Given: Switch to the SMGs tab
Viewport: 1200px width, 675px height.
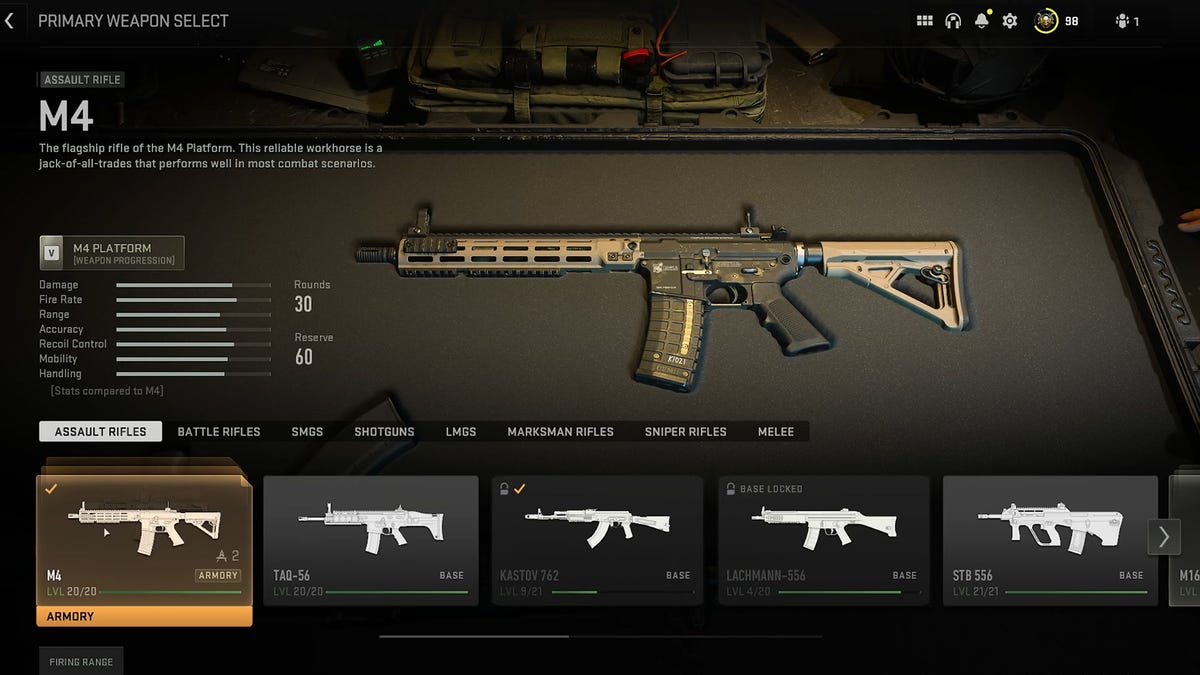Looking at the screenshot, I should (307, 432).
